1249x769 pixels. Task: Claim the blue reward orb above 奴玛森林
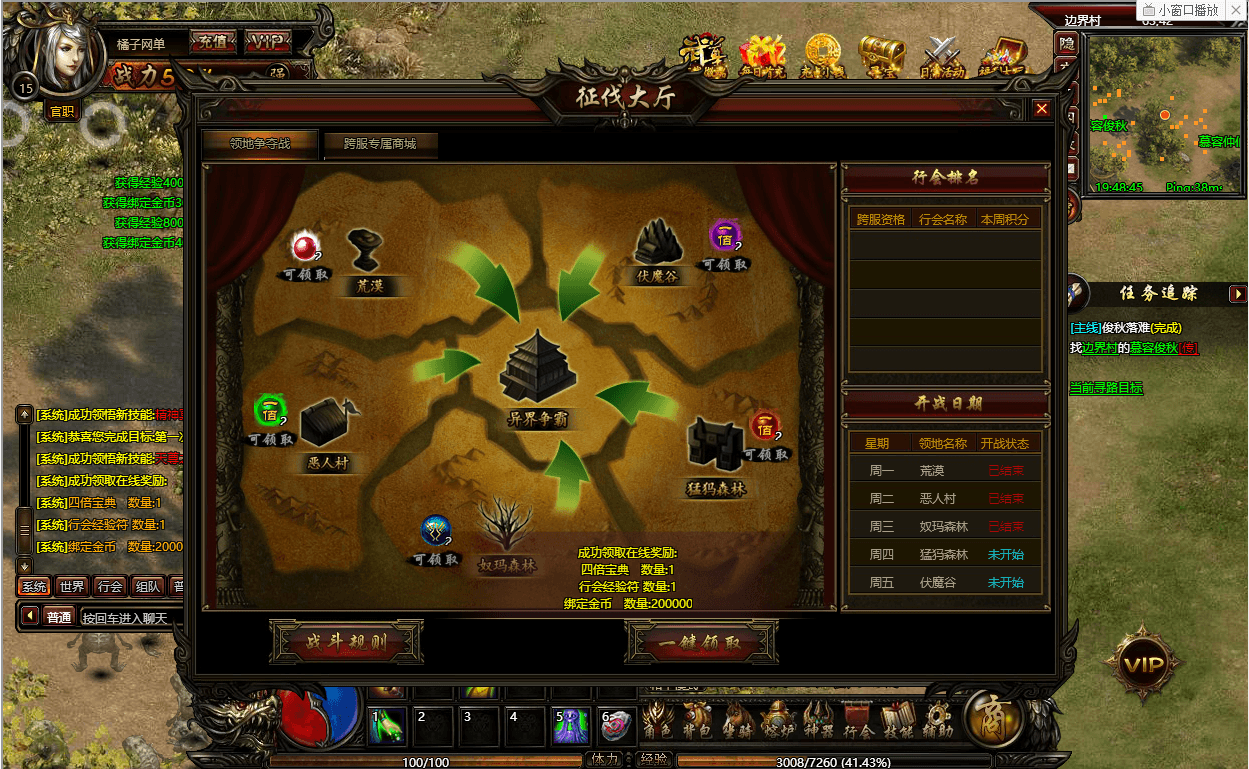tap(436, 532)
